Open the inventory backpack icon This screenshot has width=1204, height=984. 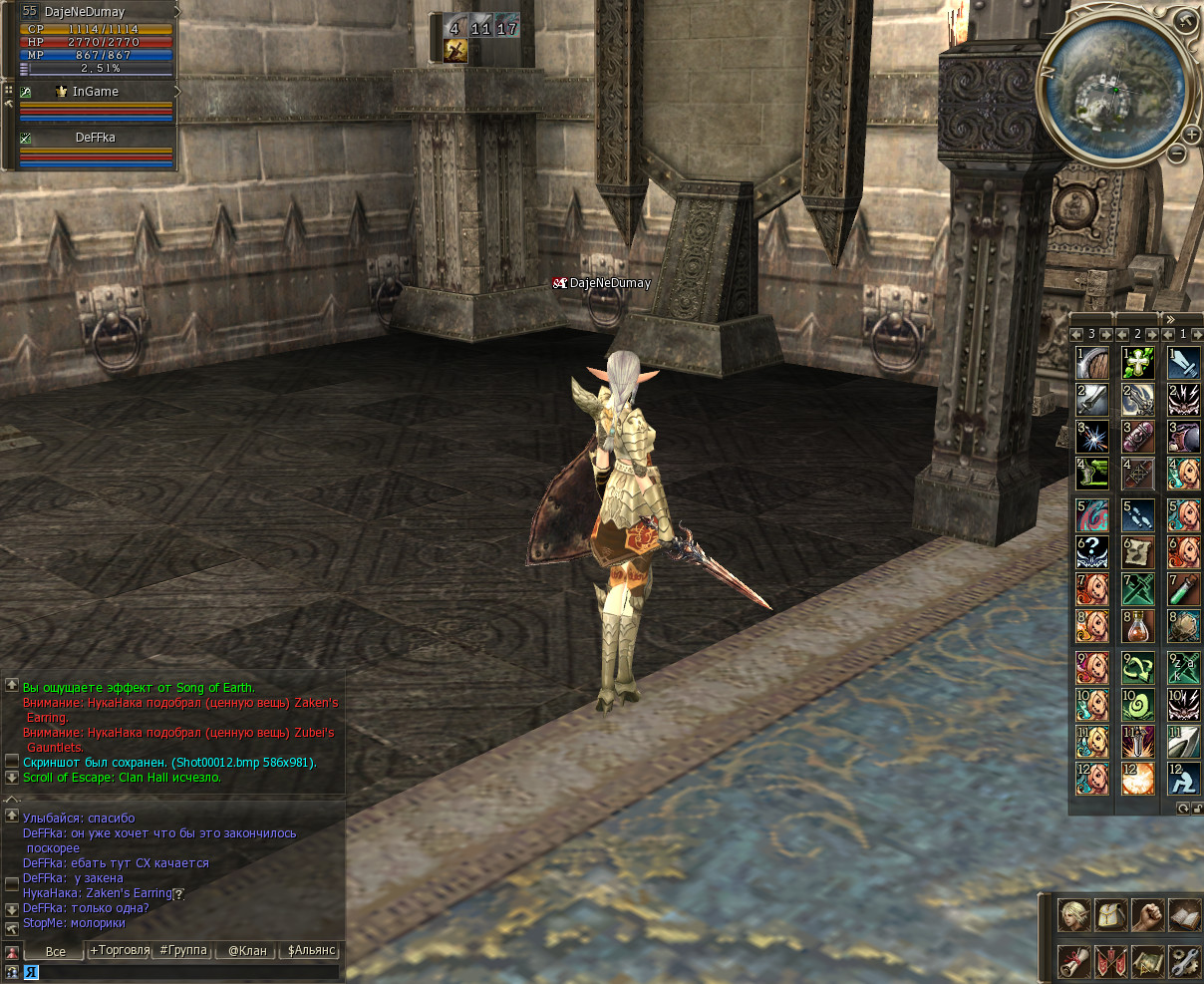(1110, 915)
